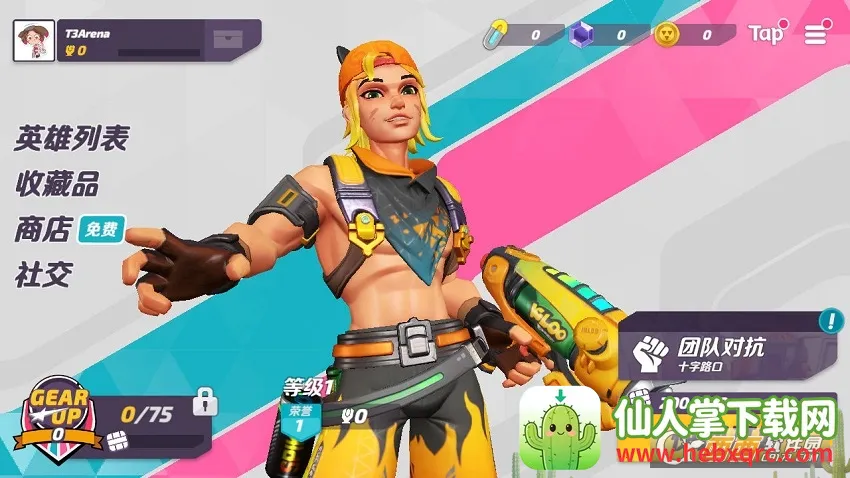This screenshot has width=850, height=478.
Task: Open the Gear Up badge
Action: tap(59, 414)
